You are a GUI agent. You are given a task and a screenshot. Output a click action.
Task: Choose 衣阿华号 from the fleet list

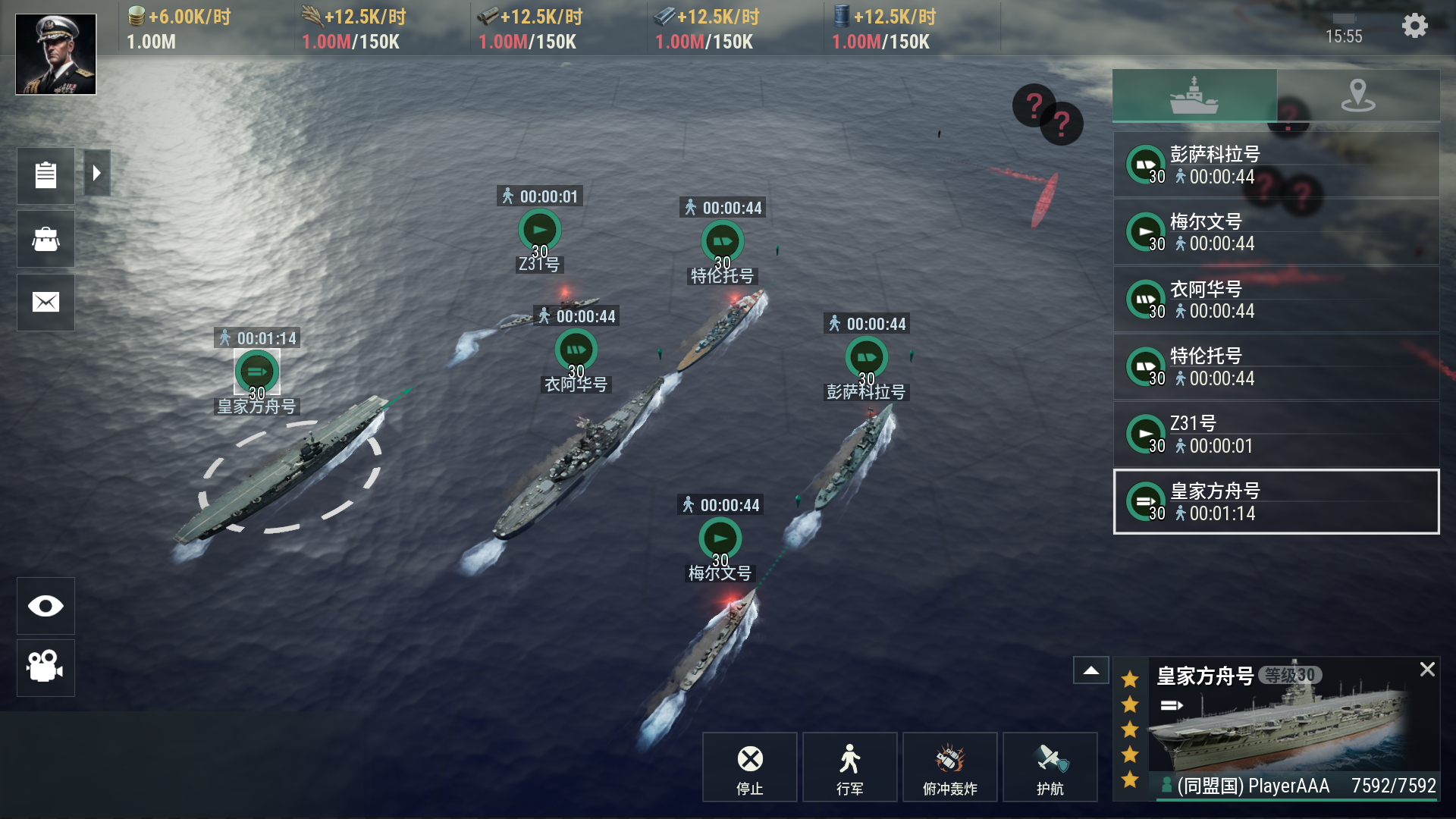[1276, 300]
